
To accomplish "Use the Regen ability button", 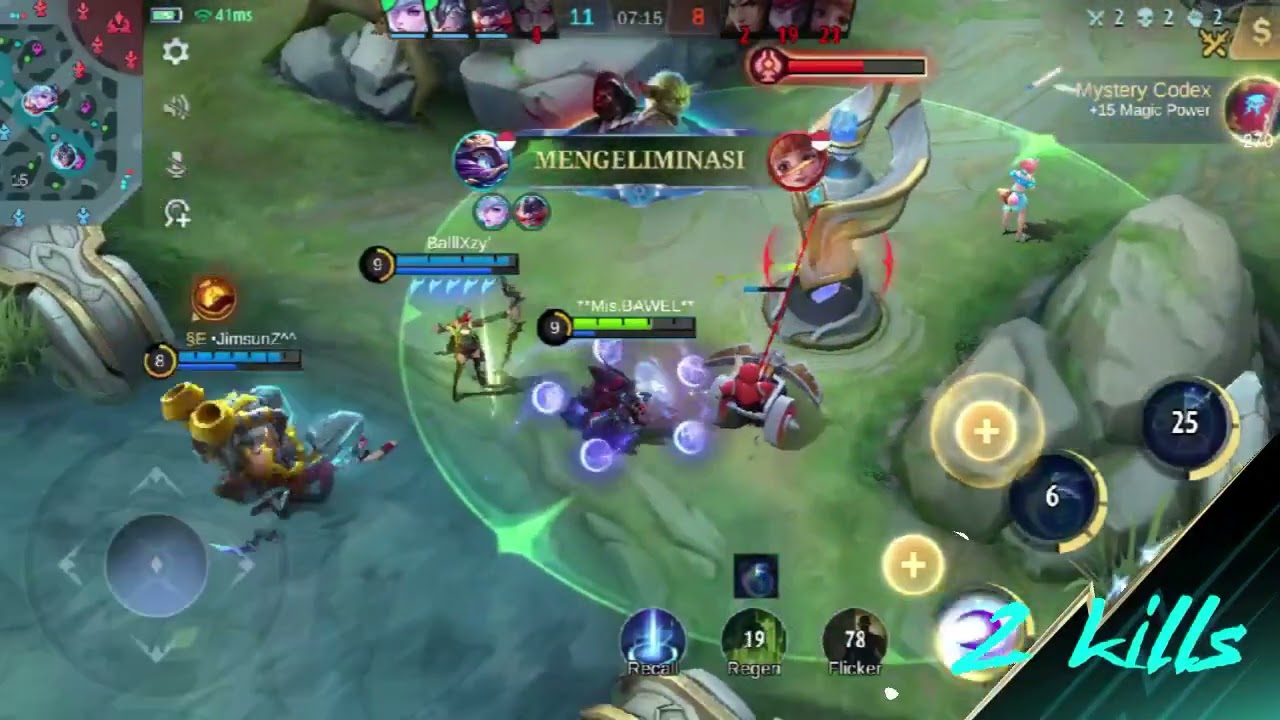I will coord(754,641).
